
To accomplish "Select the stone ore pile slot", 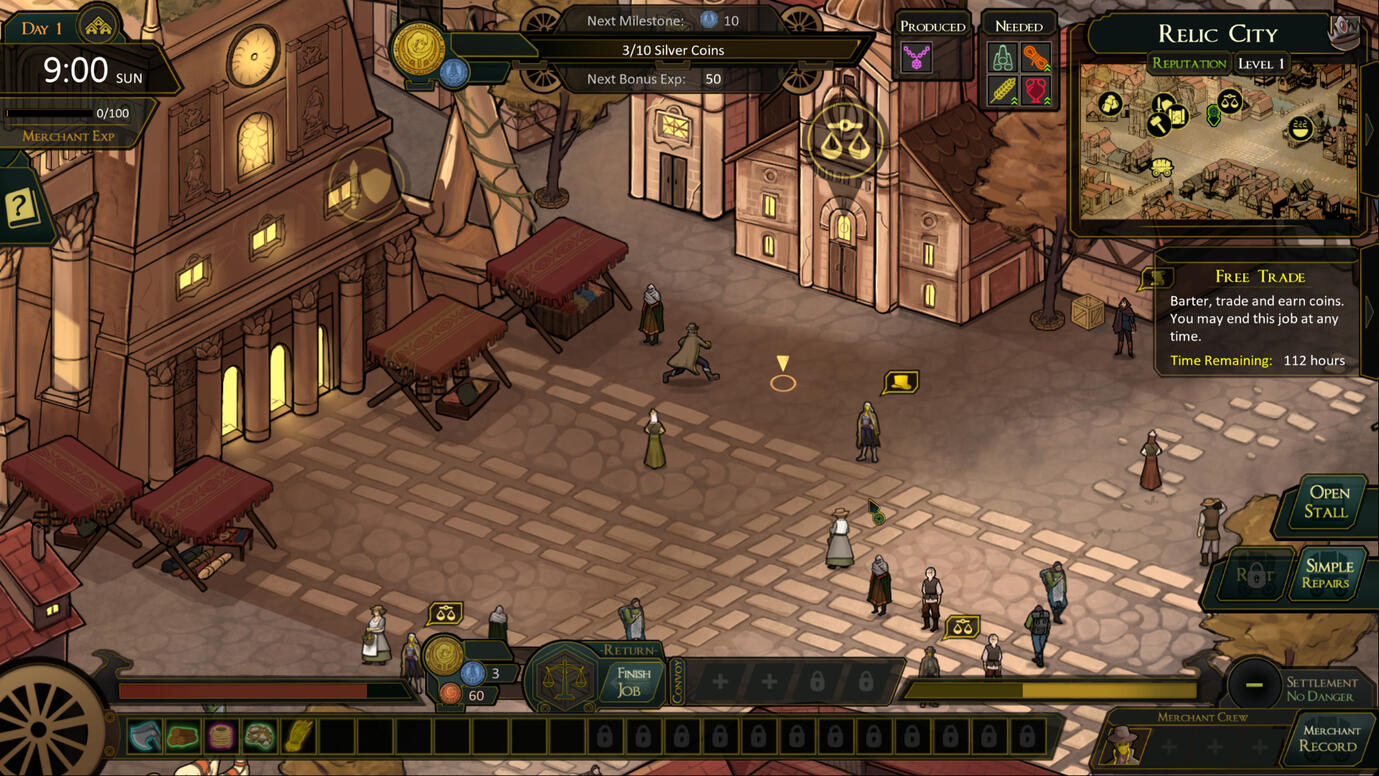I will tap(260, 737).
